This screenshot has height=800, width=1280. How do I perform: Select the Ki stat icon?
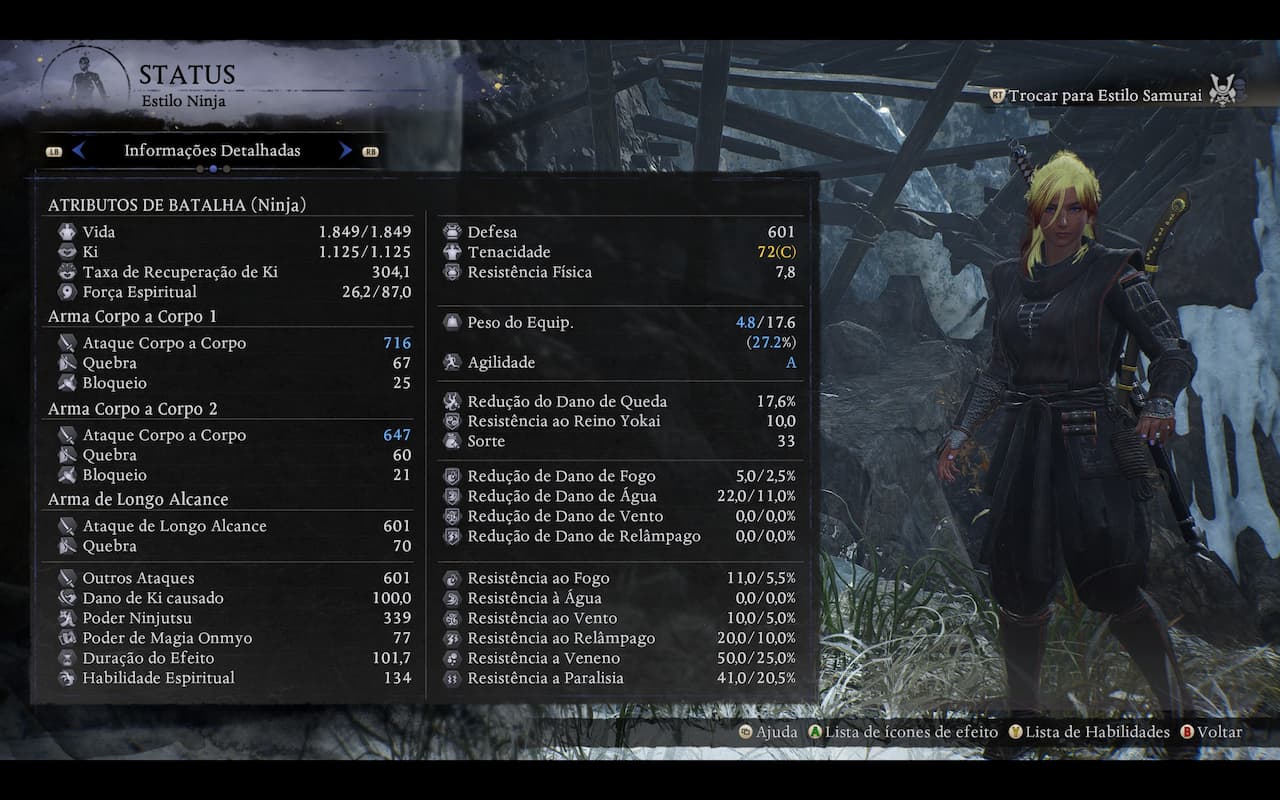pyautogui.click(x=66, y=251)
